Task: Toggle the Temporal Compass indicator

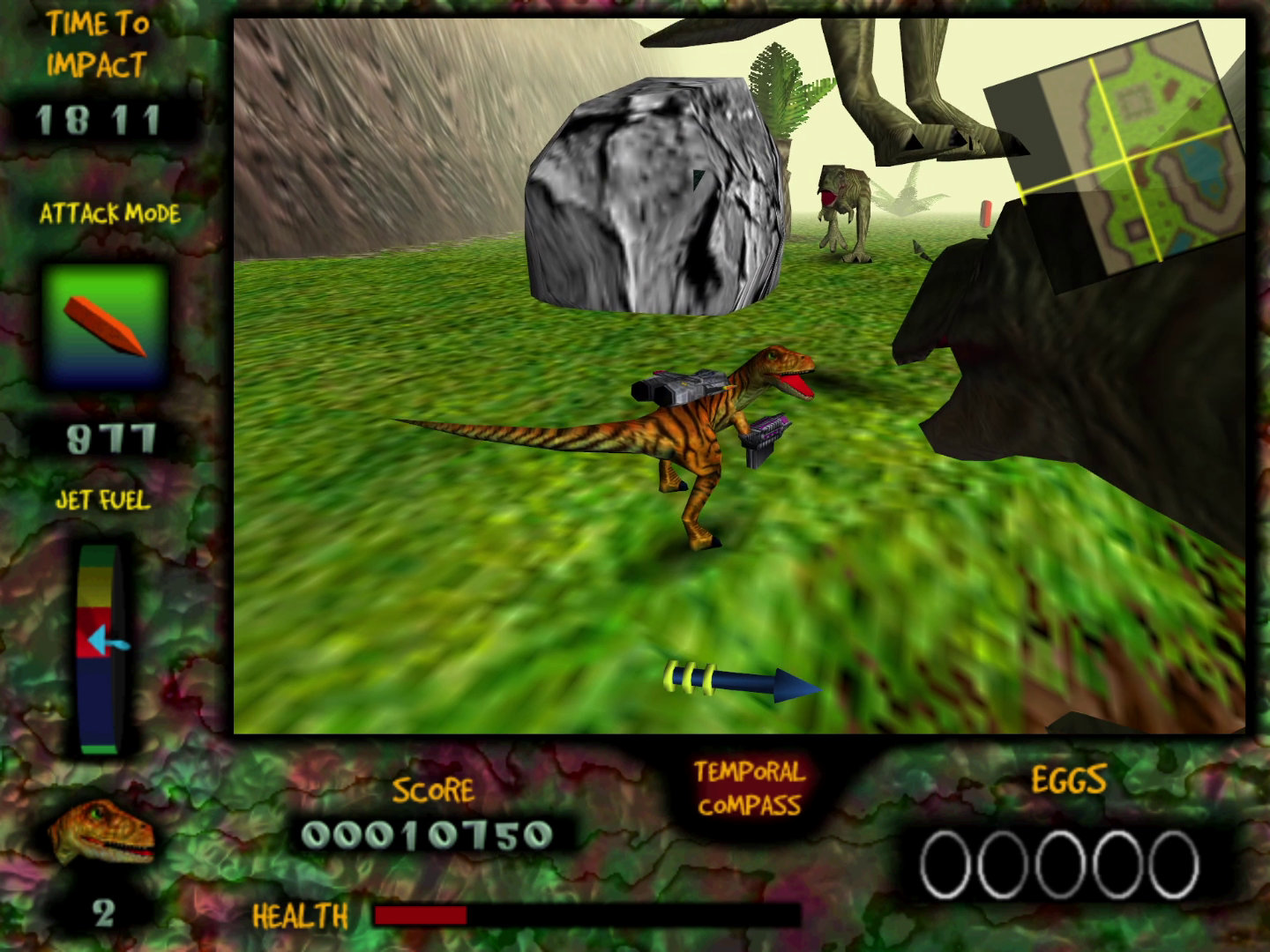Action: pyautogui.click(x=745, y=683)
